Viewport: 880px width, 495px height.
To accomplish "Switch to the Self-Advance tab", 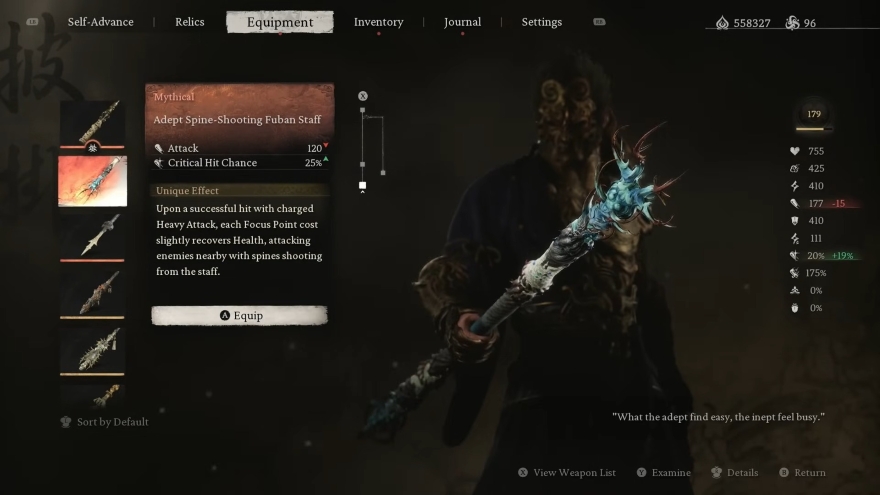I will pyautogui.click(x=100, y=22).
